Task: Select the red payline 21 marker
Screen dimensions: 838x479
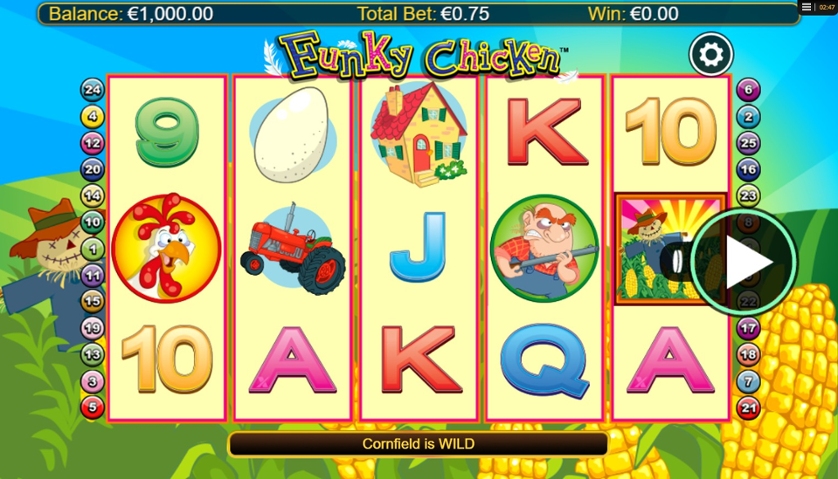Action: pyautogui.click(x=748, y=406)
